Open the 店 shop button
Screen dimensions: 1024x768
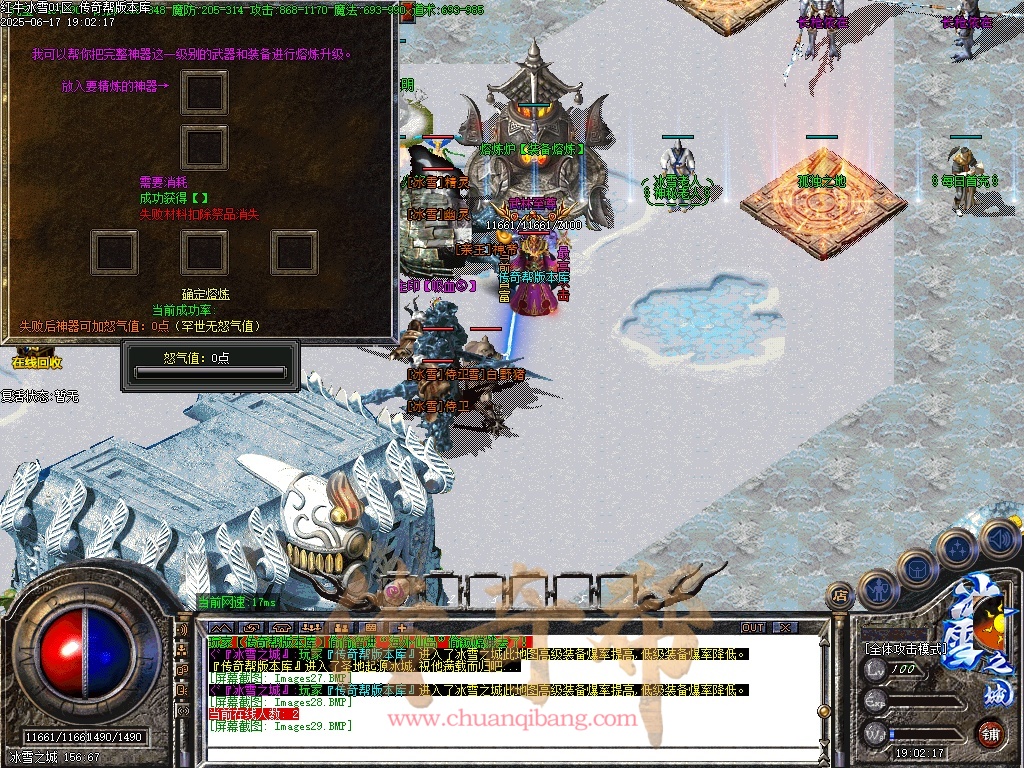coord(841,596)
